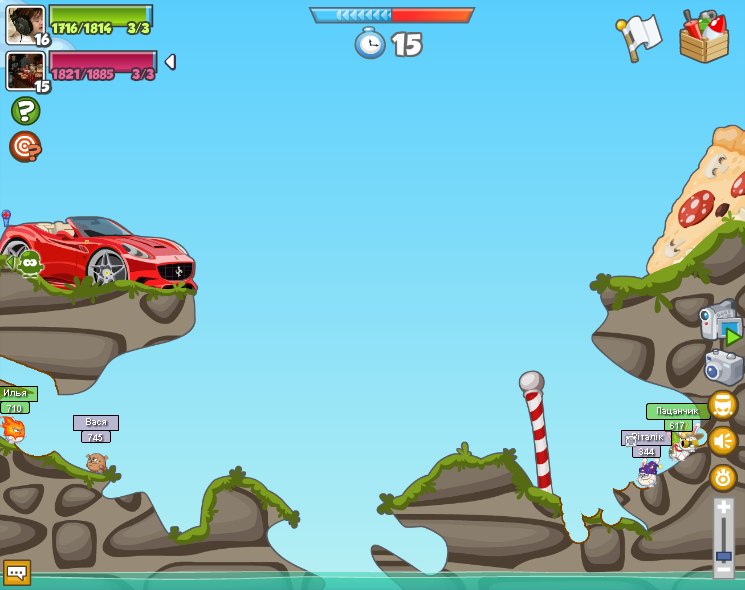Viewport: 745px width, 590px height.
Task: Open the weapons crate
Action: (x=703, y=38)
